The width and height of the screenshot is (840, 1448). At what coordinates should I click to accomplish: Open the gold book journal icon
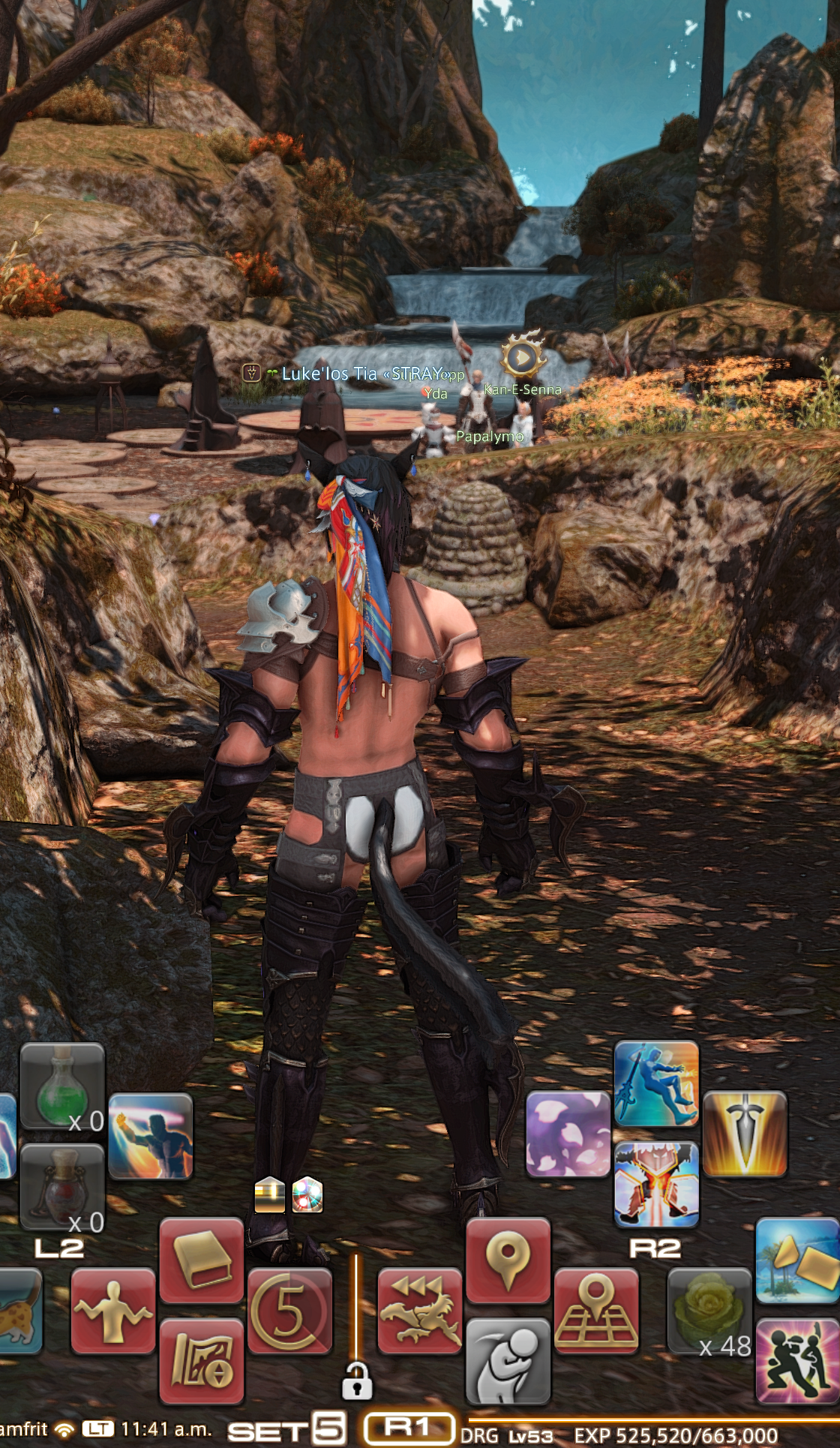[202, 1261]
